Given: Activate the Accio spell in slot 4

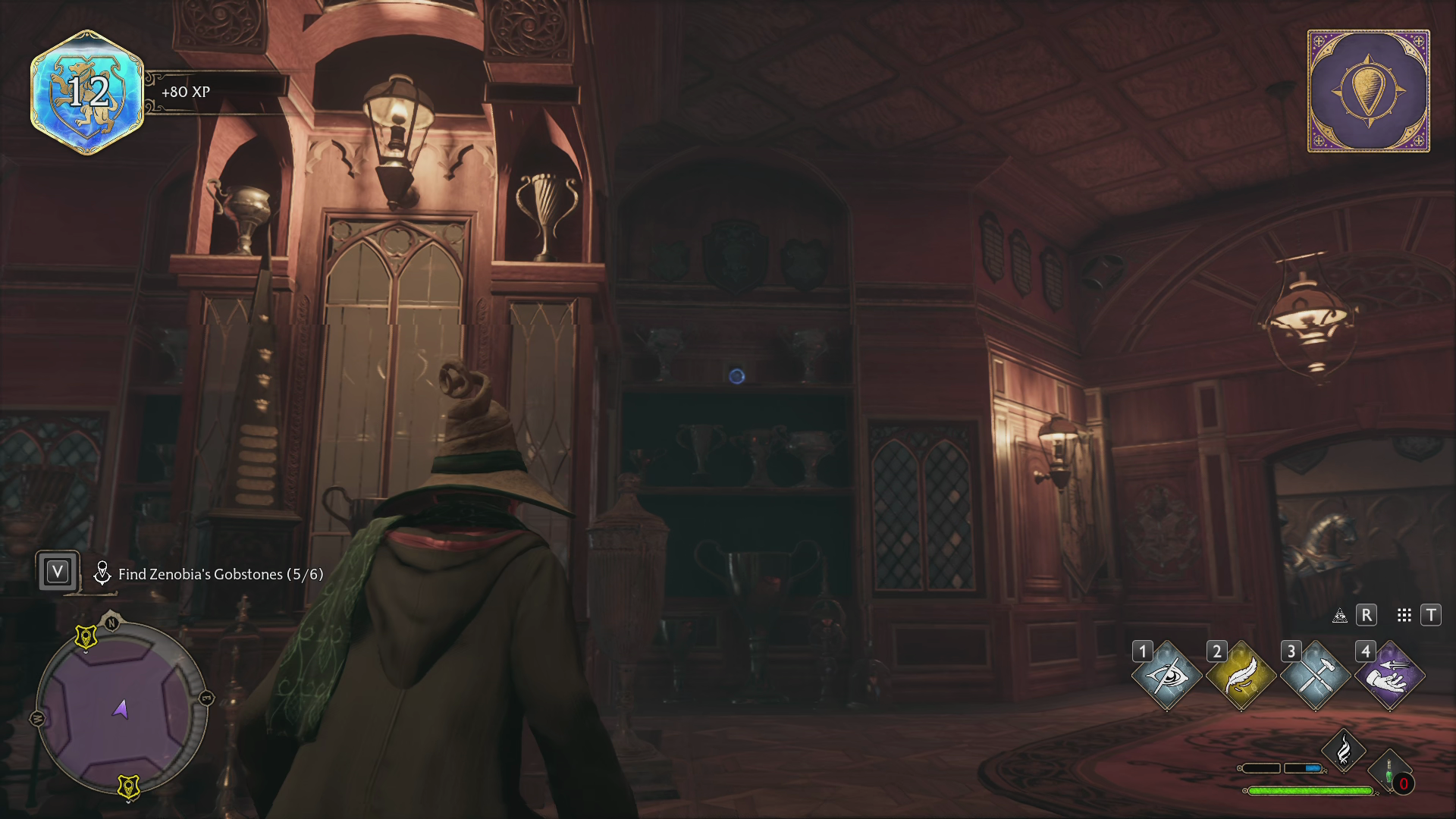Looking at the screenshot, I should click(x=1390, y=676).
